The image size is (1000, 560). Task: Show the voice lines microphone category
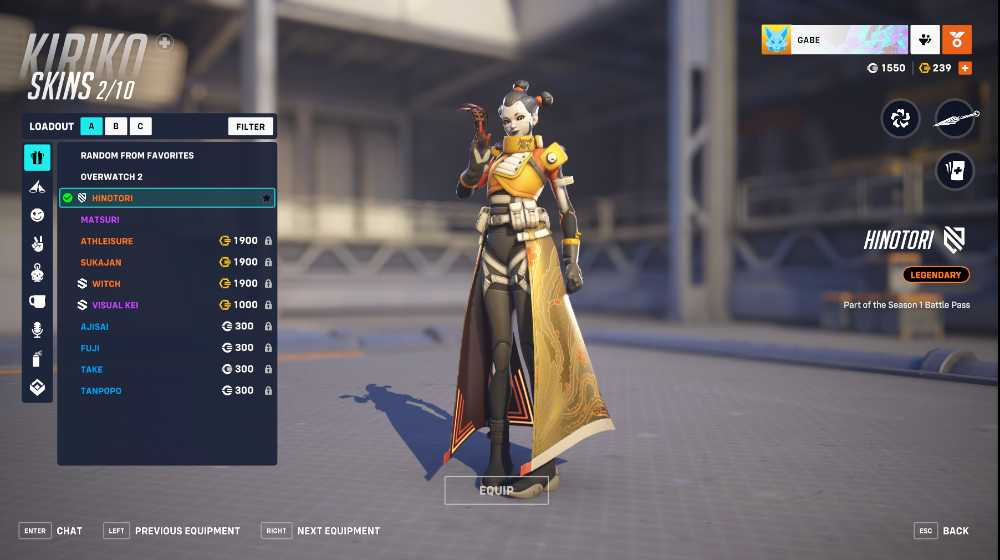click(x=37, y=329)
